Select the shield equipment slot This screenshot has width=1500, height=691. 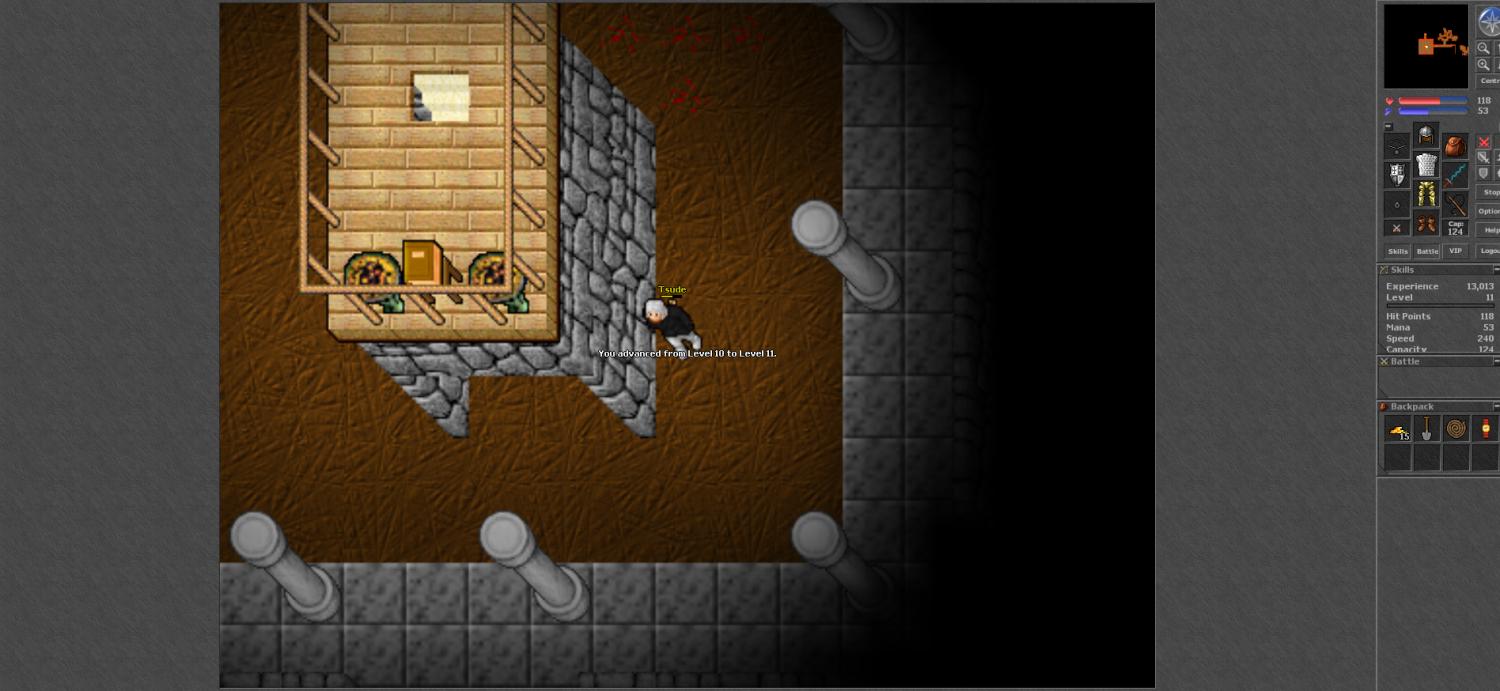point(1397,175)
